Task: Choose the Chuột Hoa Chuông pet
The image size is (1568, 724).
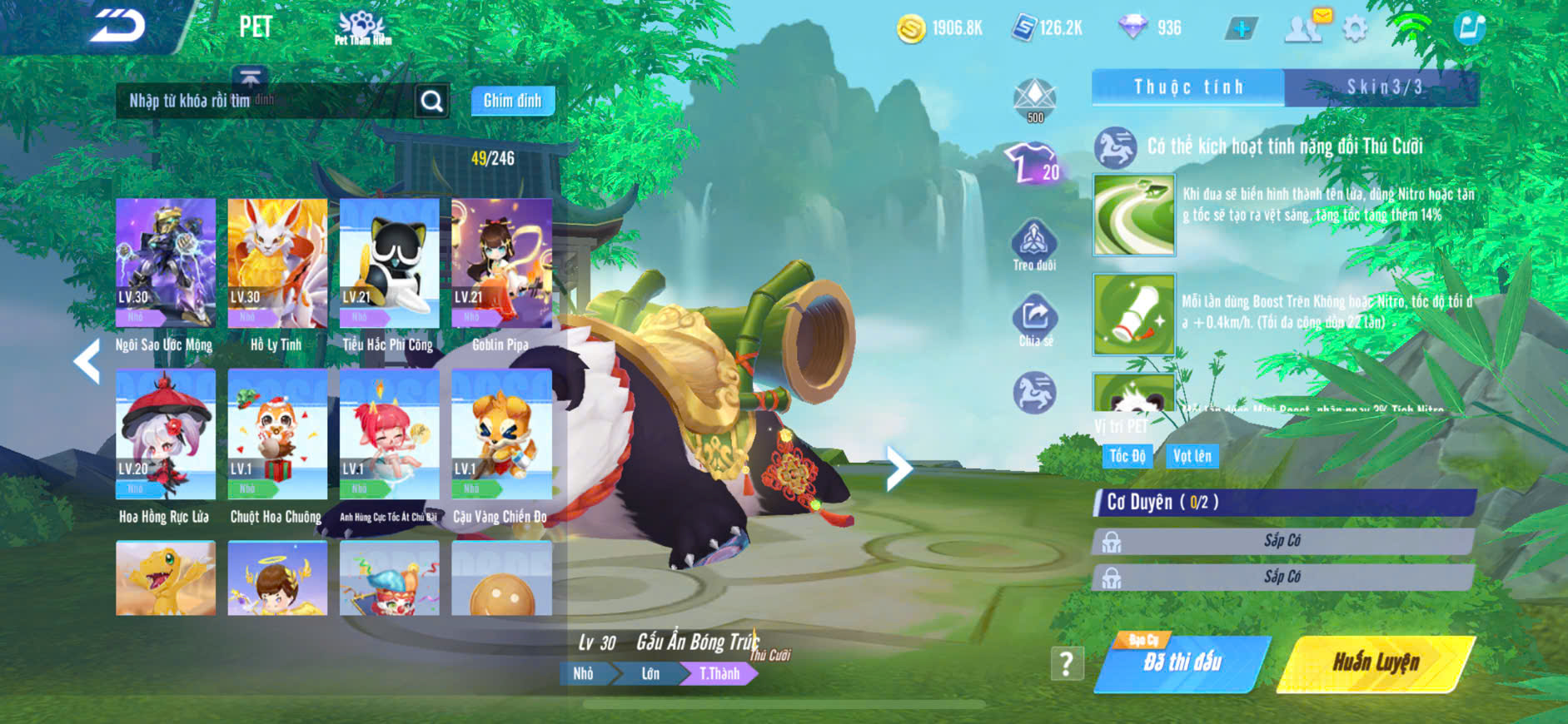Action: [x=277, y=434]
